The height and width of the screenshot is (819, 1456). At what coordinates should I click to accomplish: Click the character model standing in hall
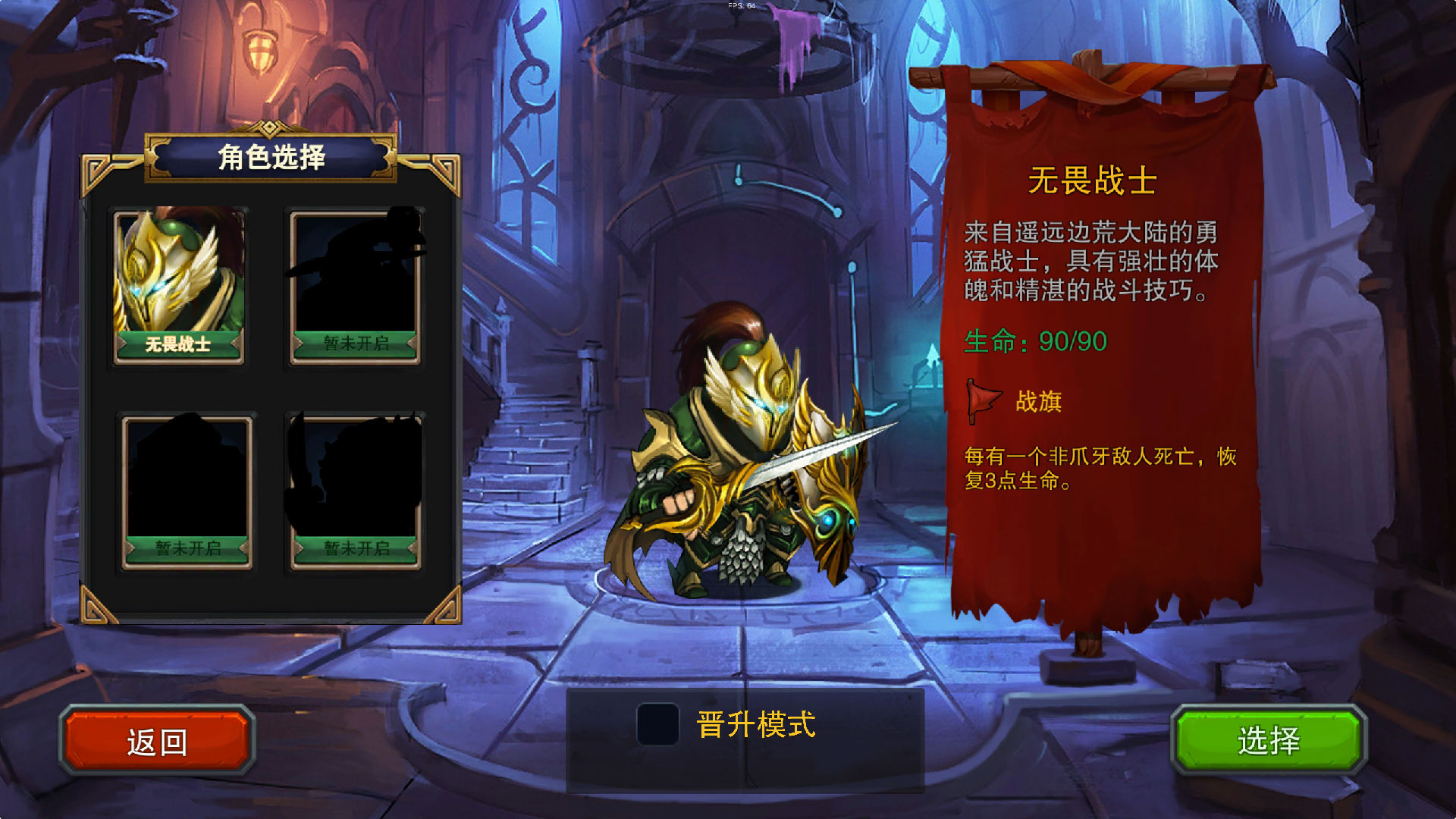coord(743,455)
